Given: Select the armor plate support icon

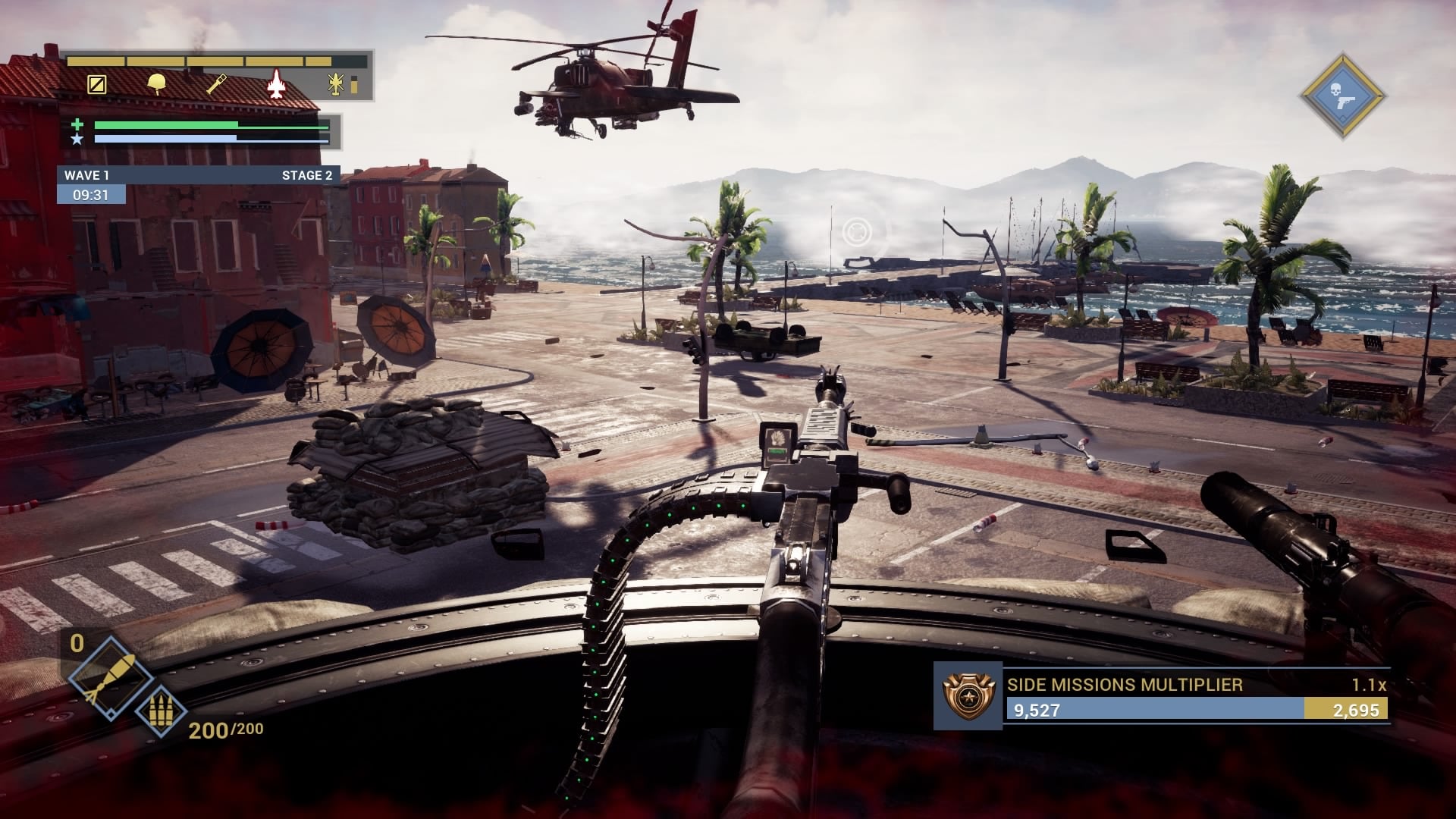Looking at the screenshot, I should (96, 84).
